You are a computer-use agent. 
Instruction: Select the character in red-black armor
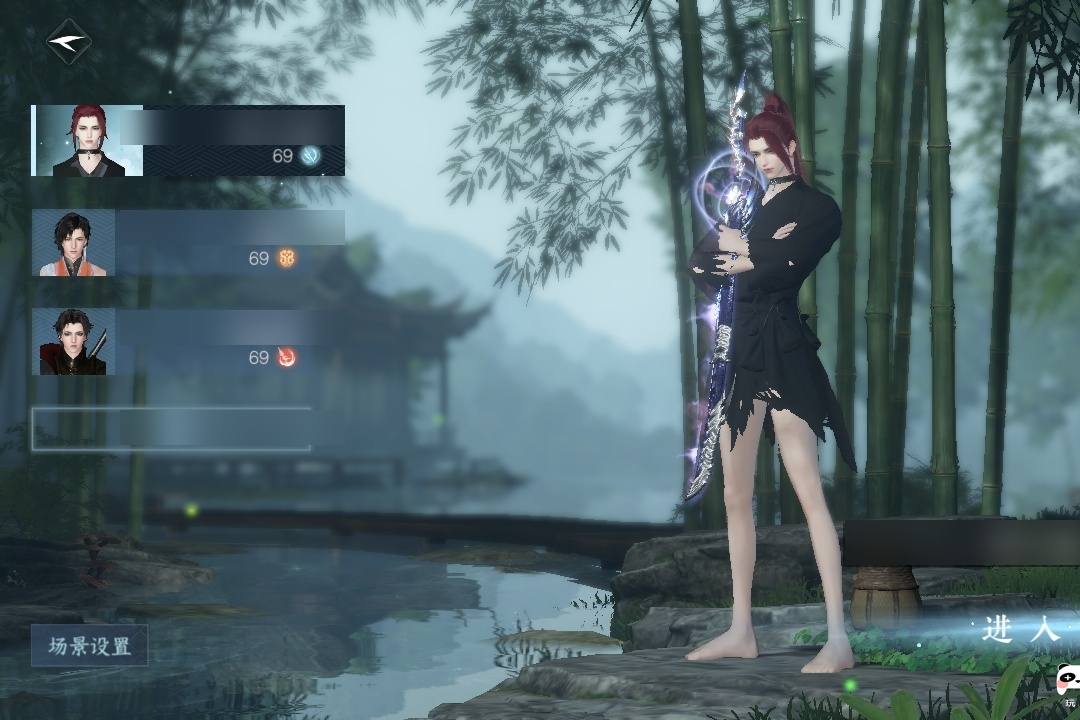pyautogui.click(x=188, y=342)
